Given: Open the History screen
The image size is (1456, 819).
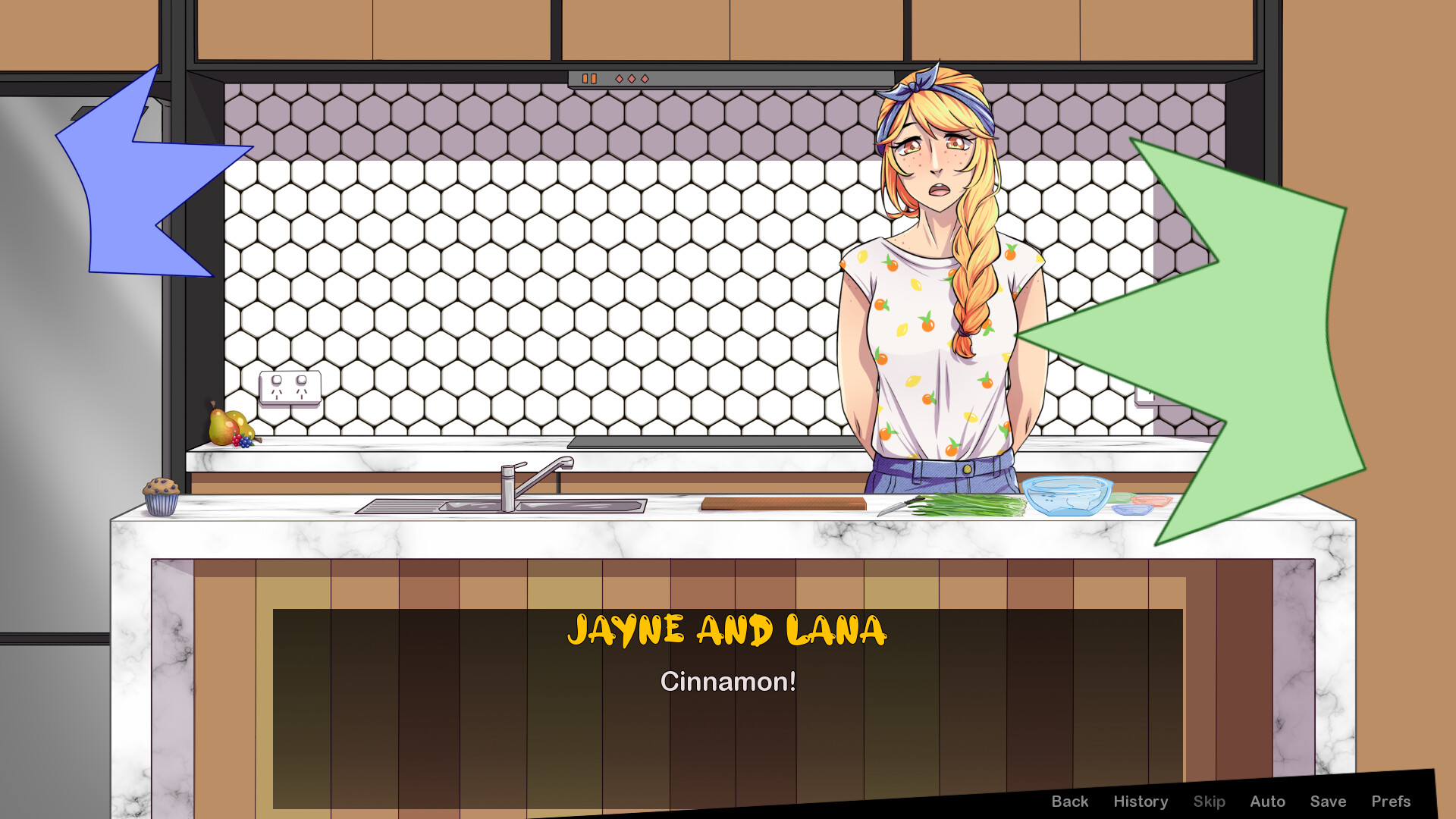Looking at the screenshot, I should [1141, 801].
